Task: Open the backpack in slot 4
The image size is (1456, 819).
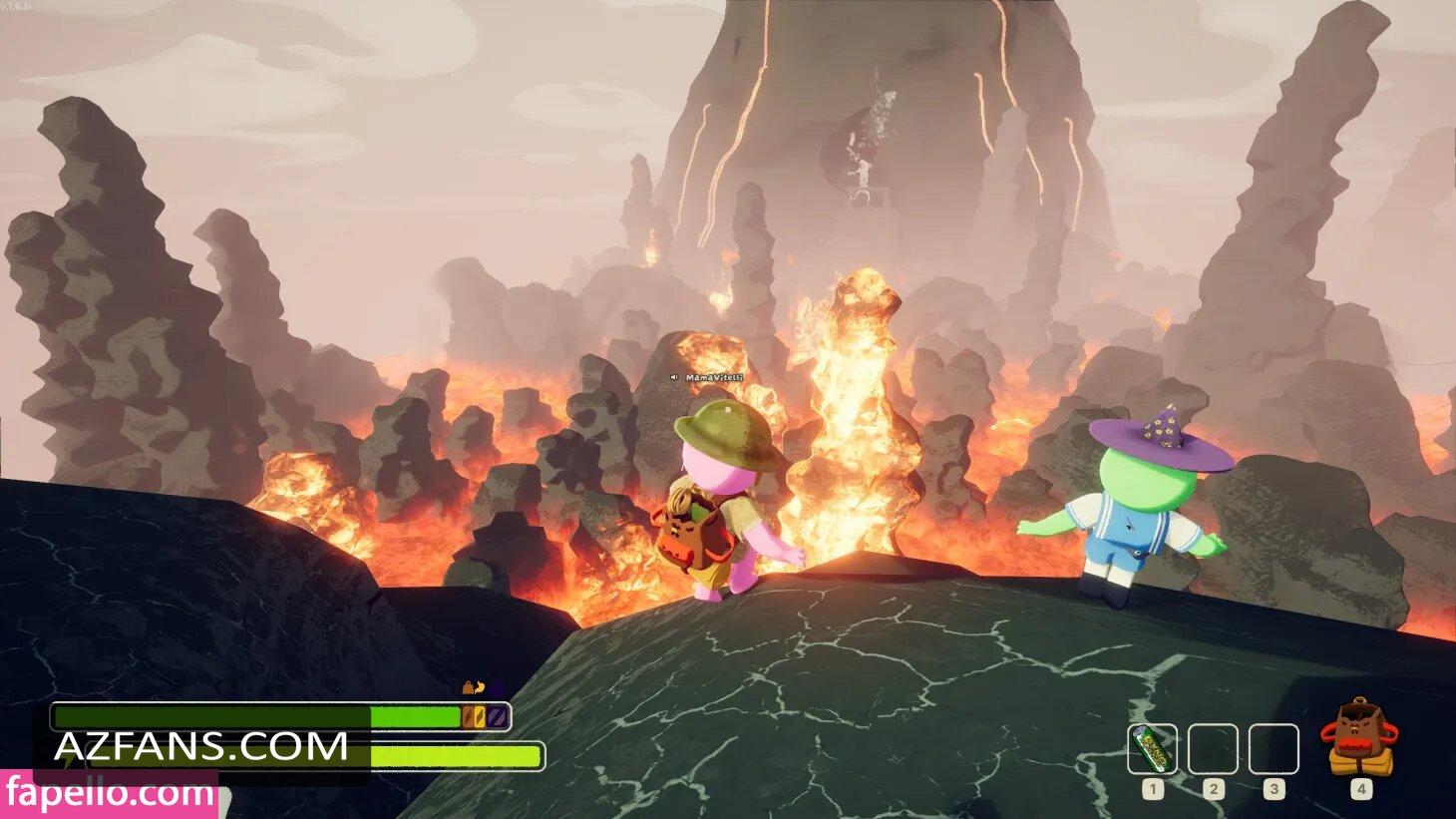Action: [x=1359, y=739]
